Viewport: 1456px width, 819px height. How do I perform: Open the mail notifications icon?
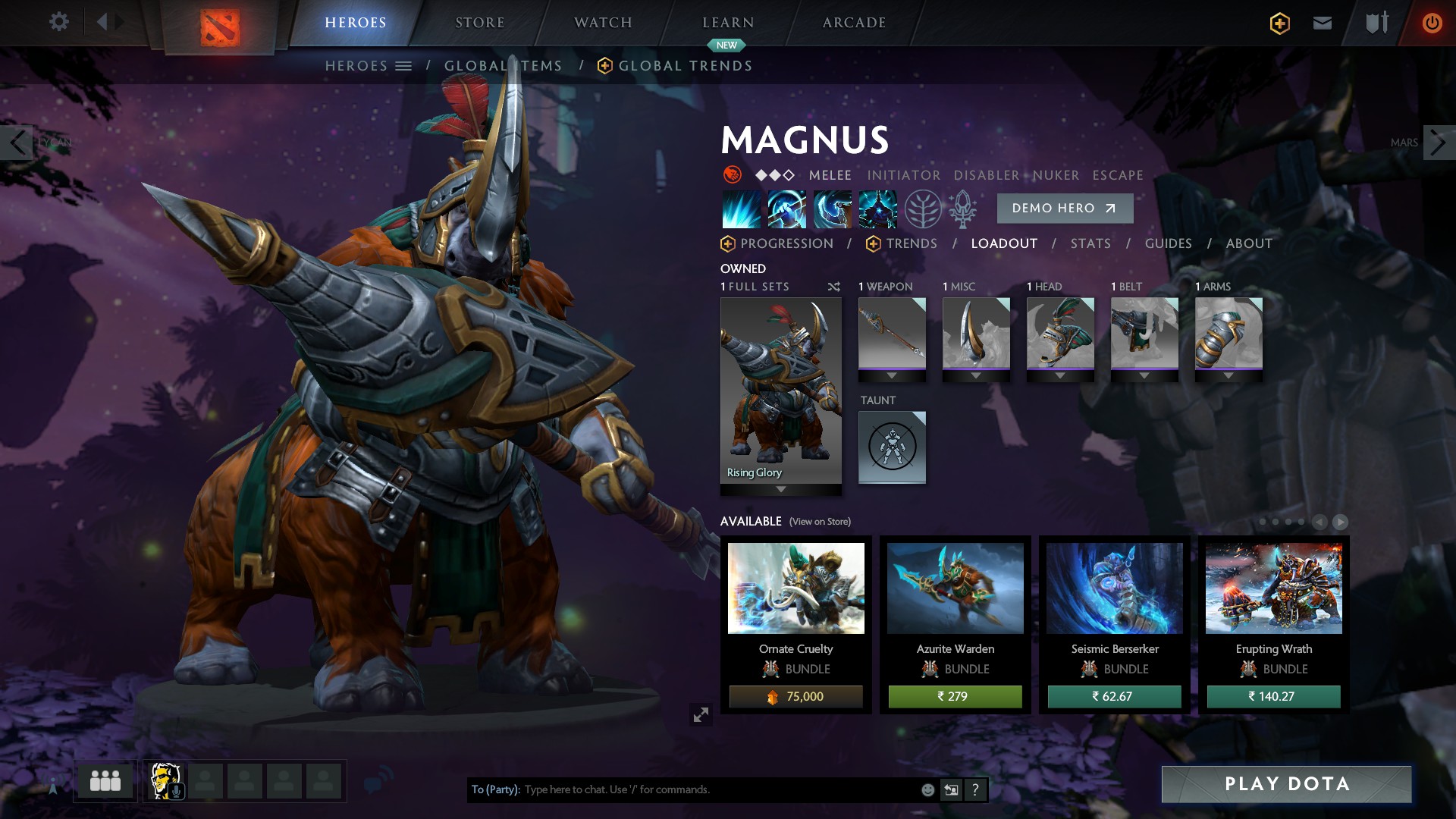[1322, 22]
